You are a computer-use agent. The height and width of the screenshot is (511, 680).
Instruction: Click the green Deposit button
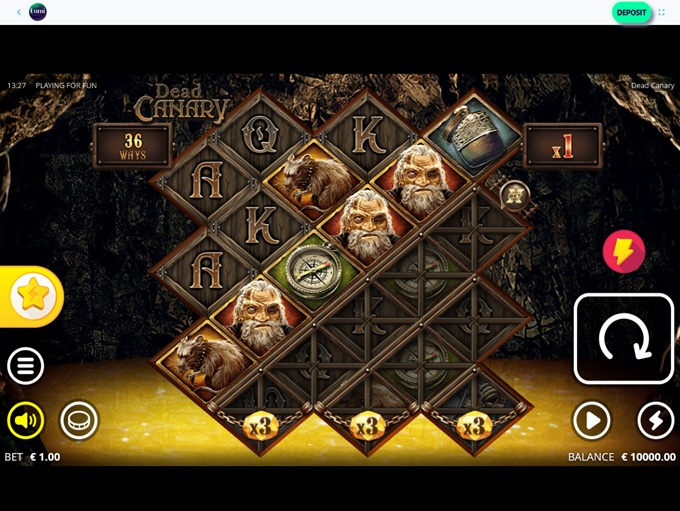[x=631, y=12]
